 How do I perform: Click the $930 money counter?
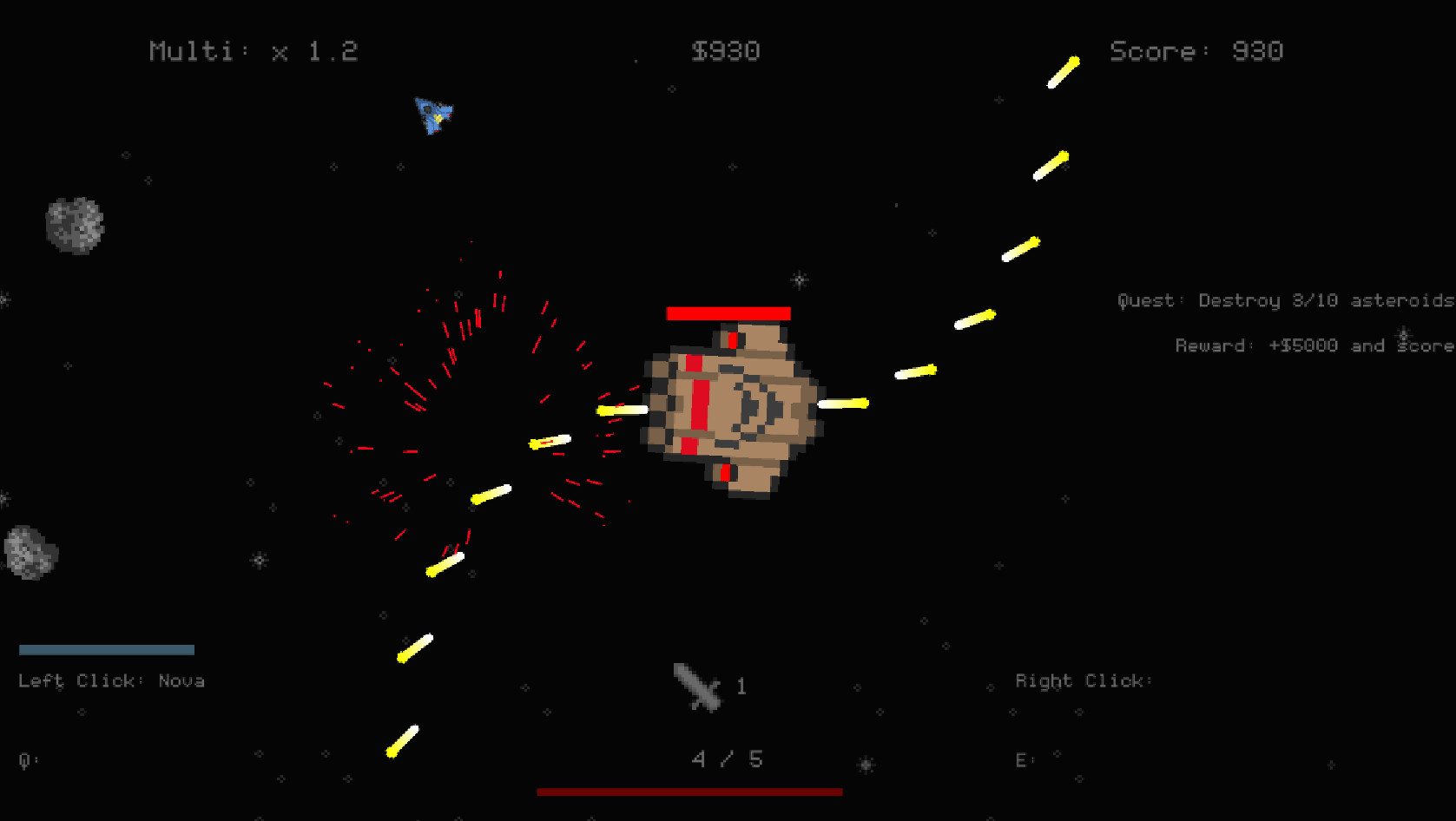pyautogui.click(x=727, y=50)
